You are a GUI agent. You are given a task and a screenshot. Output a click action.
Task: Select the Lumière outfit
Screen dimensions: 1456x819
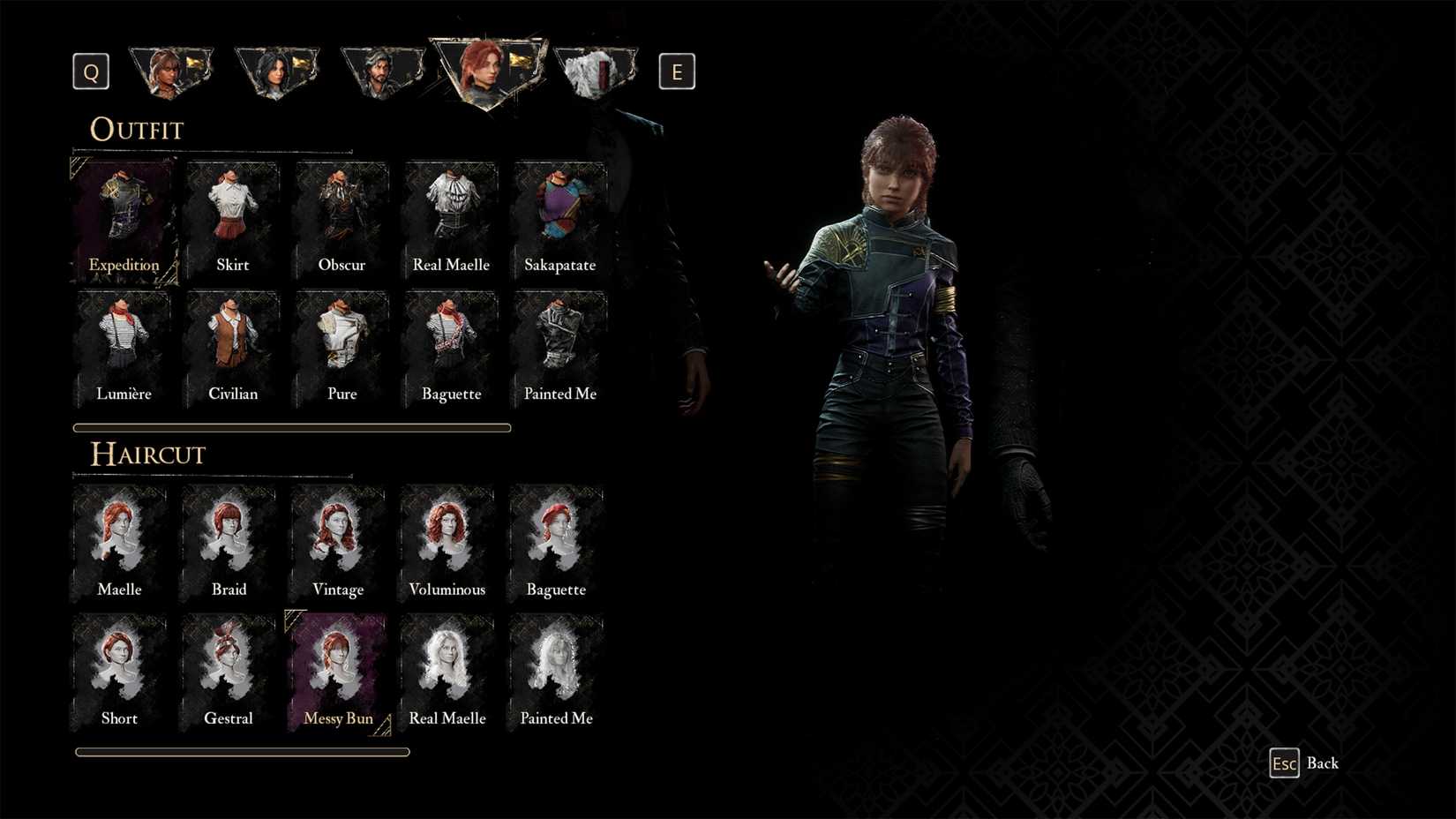(x=124, y=344)
